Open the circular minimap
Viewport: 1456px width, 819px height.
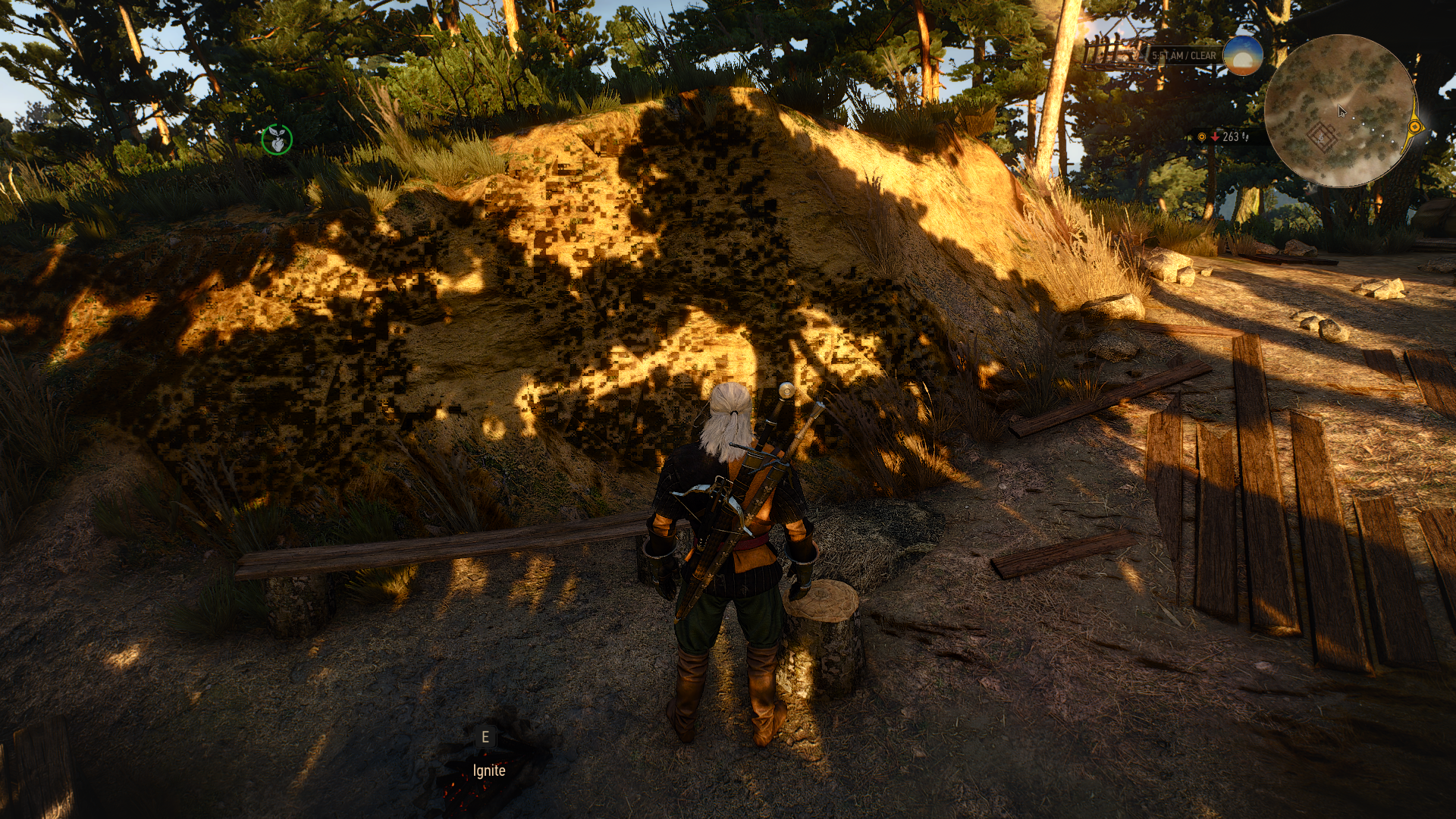(x=1340, y=111)
